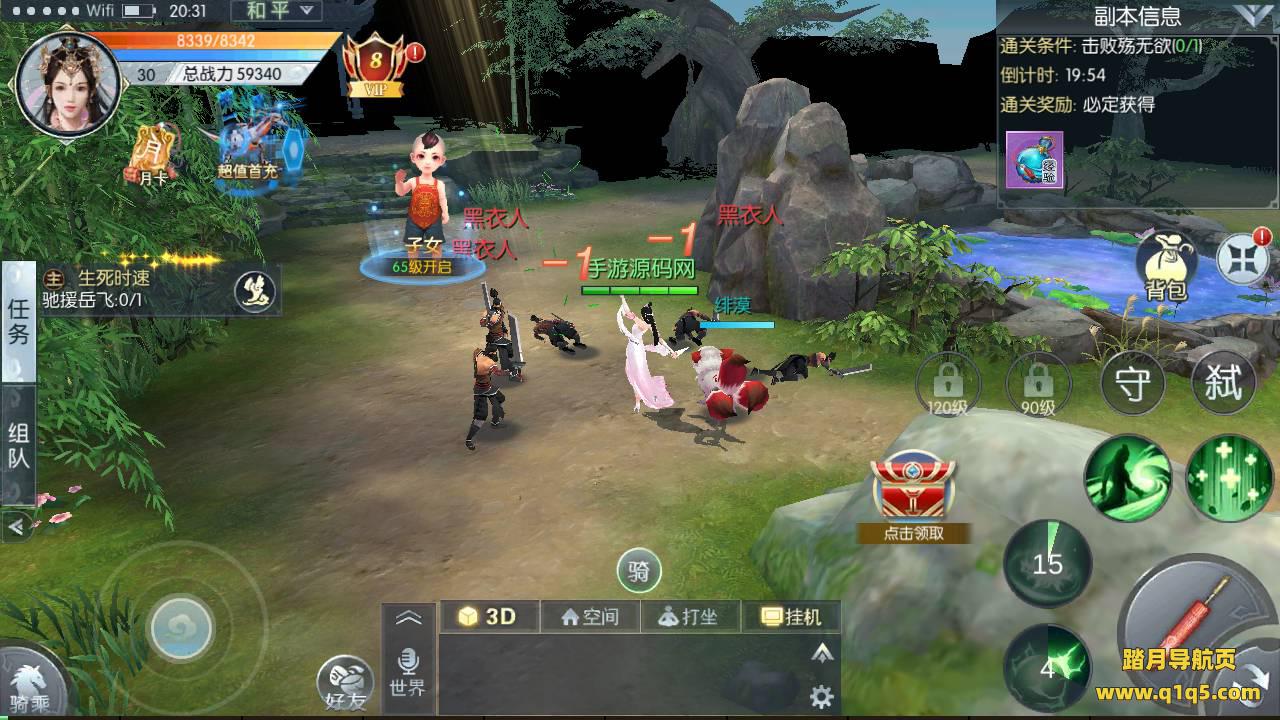Mount up with the 骑 button
The image size is (1280, 720).
coord(640,572)
